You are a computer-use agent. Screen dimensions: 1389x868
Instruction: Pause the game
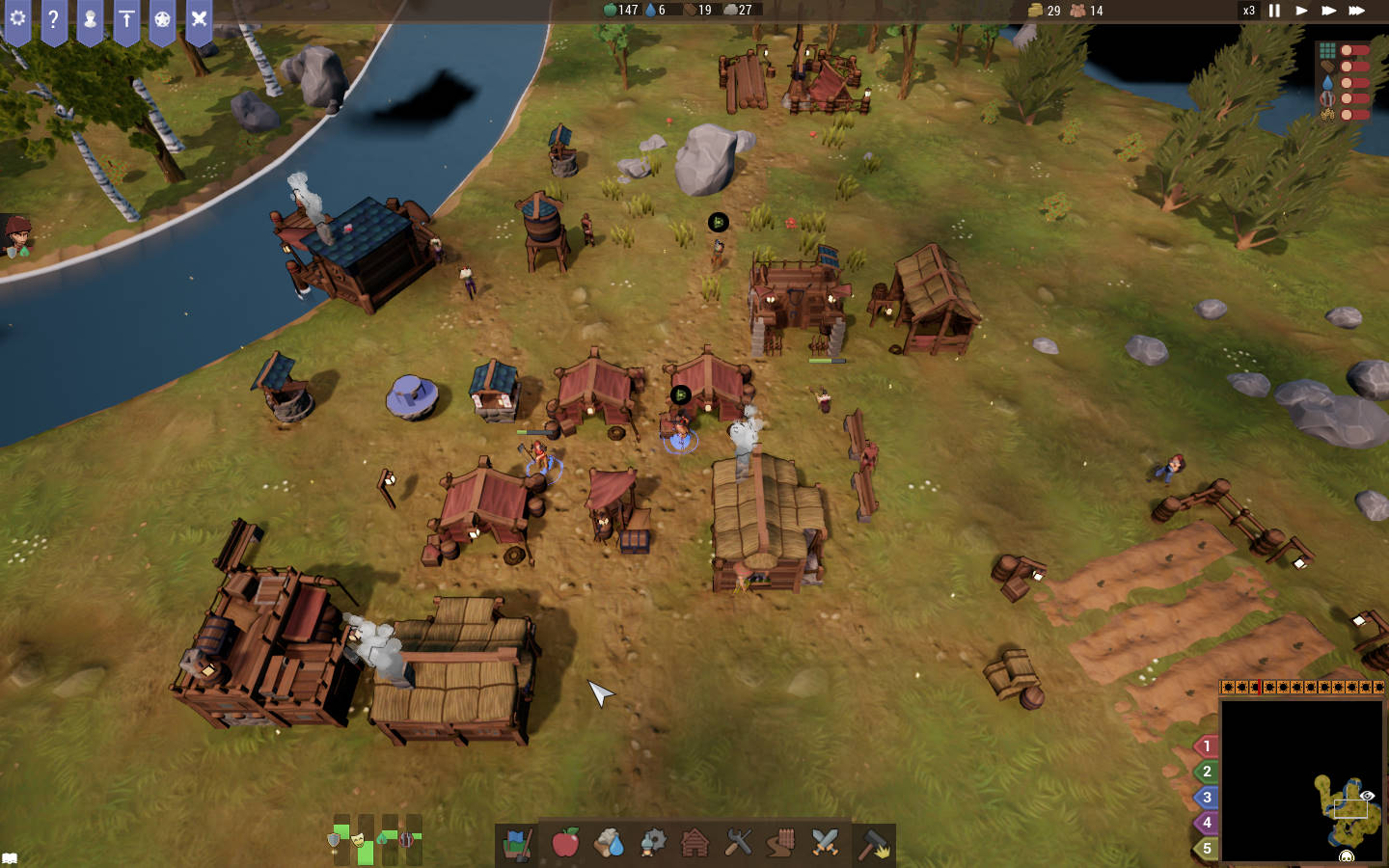point(1274,11)
